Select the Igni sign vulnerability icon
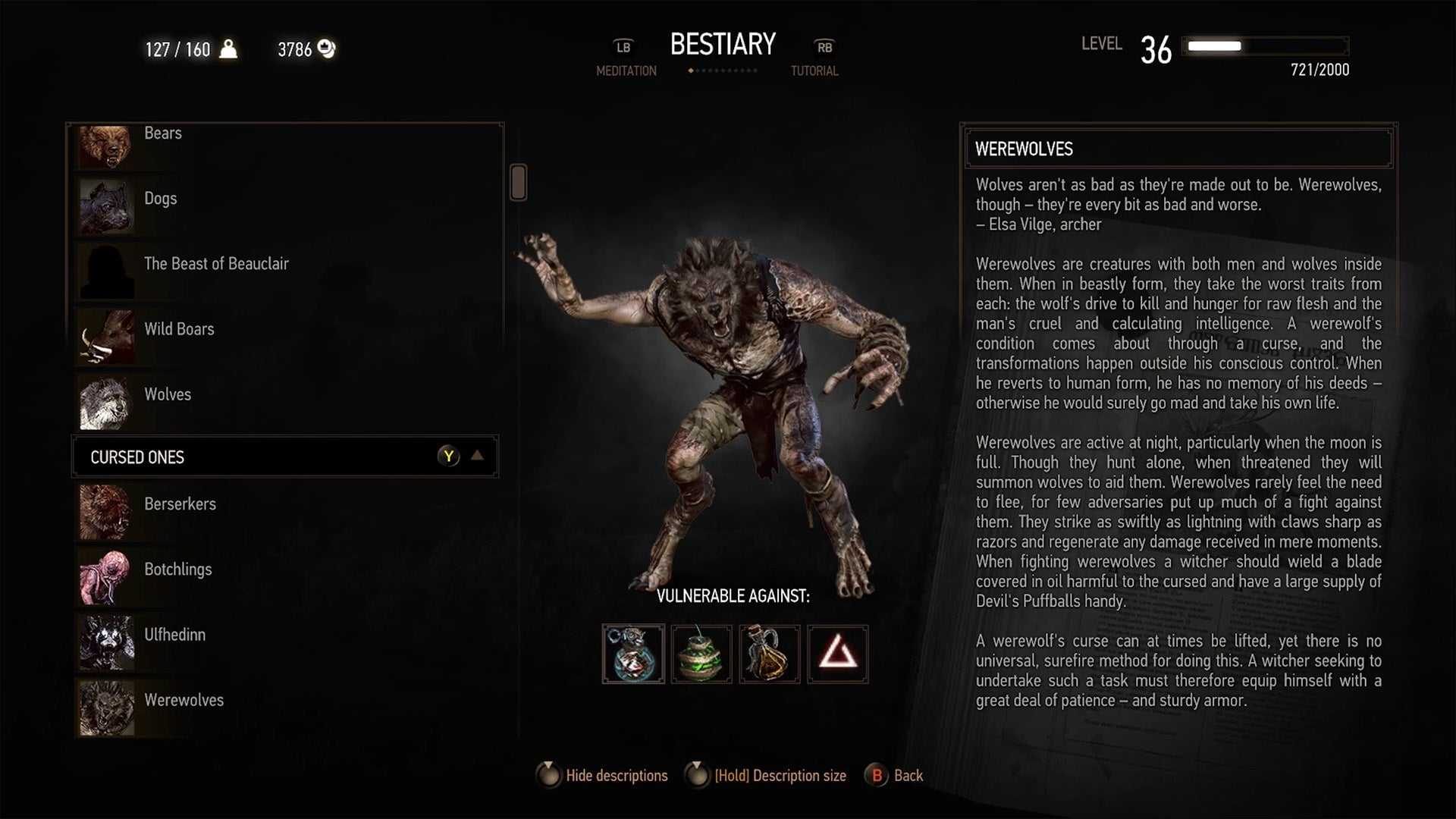This screenshot has width=1456, height=819. point(838,654)
